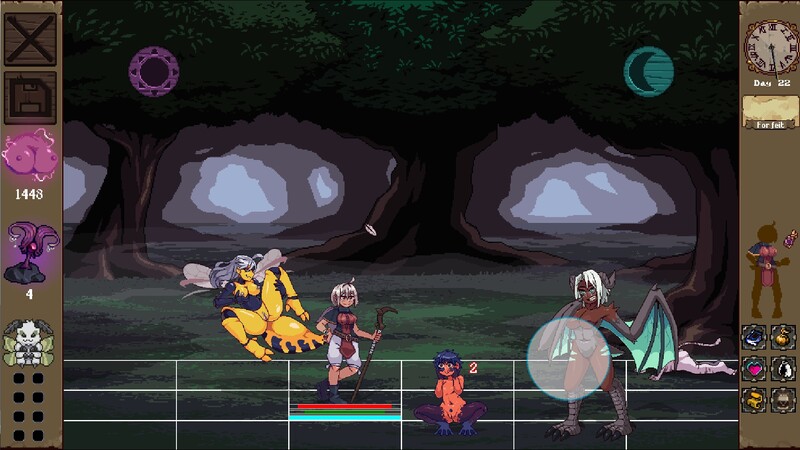This screenshot has width=800, height=450.
Task: Click the character equipment silhouette
Action: [x=763, y=266]
